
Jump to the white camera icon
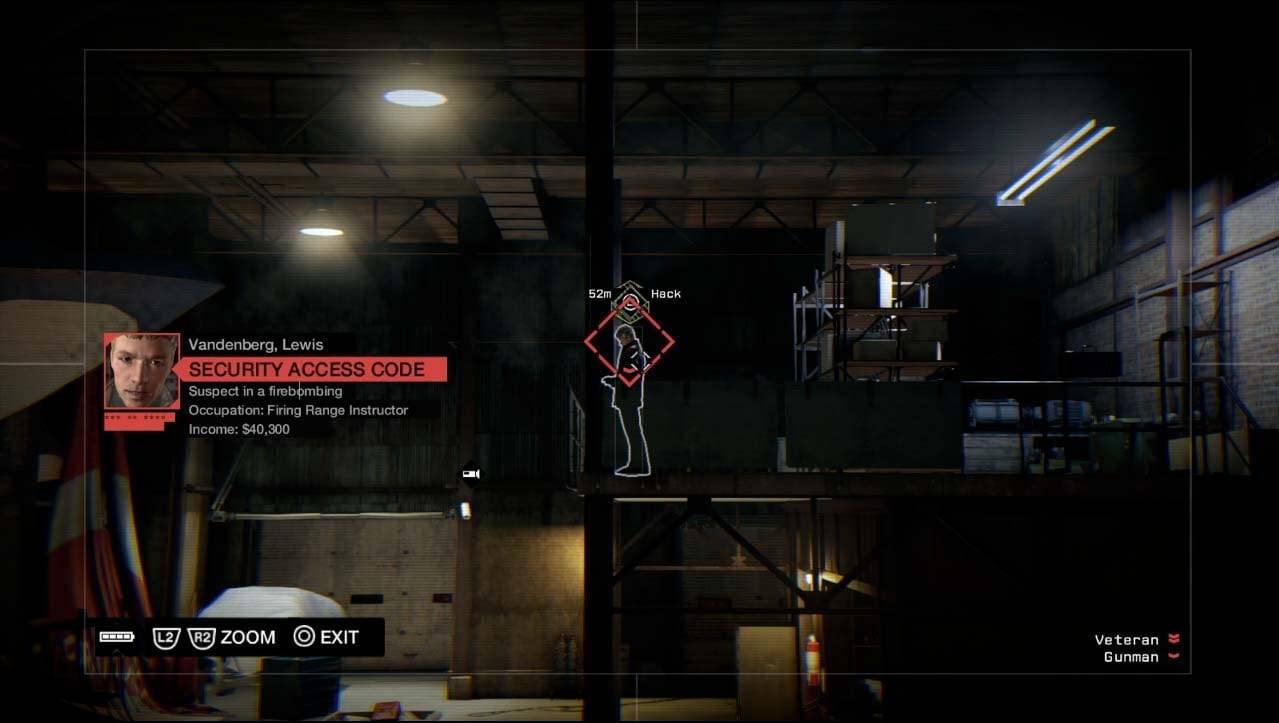(x=470, y=473)
